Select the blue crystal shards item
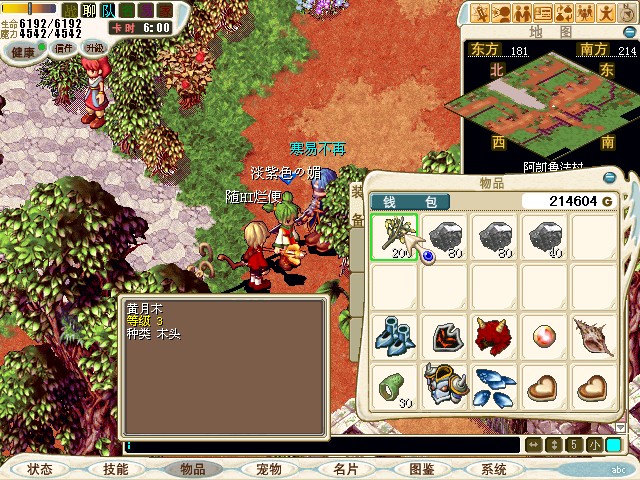640x480 pixels. [x=494, y=385]
